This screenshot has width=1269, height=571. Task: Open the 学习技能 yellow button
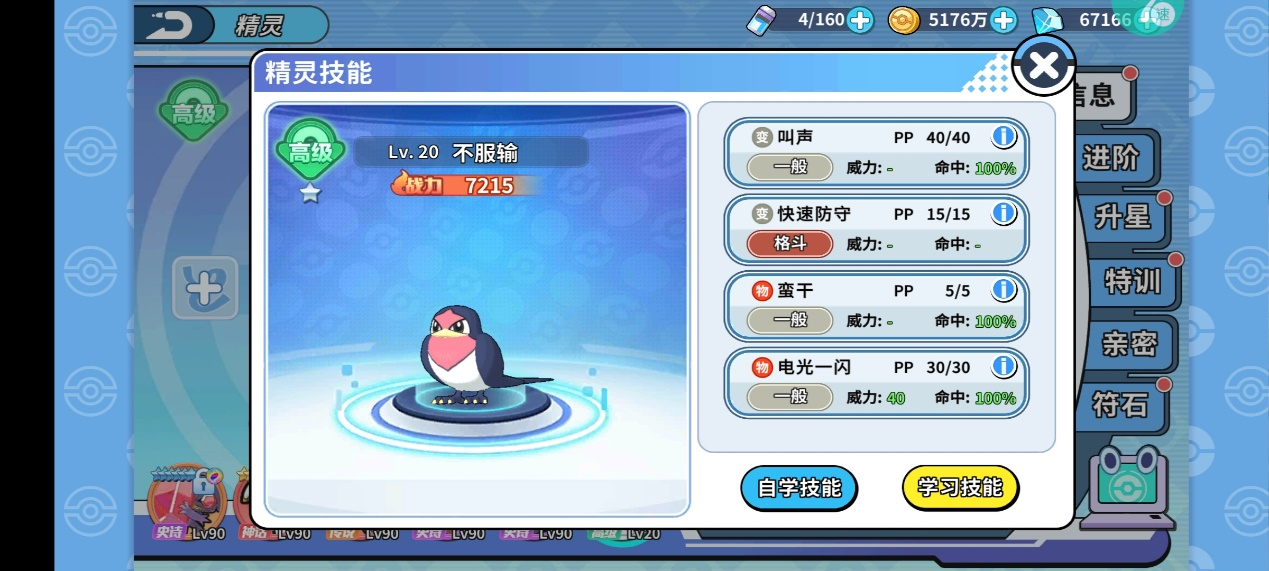coord(960,488)
